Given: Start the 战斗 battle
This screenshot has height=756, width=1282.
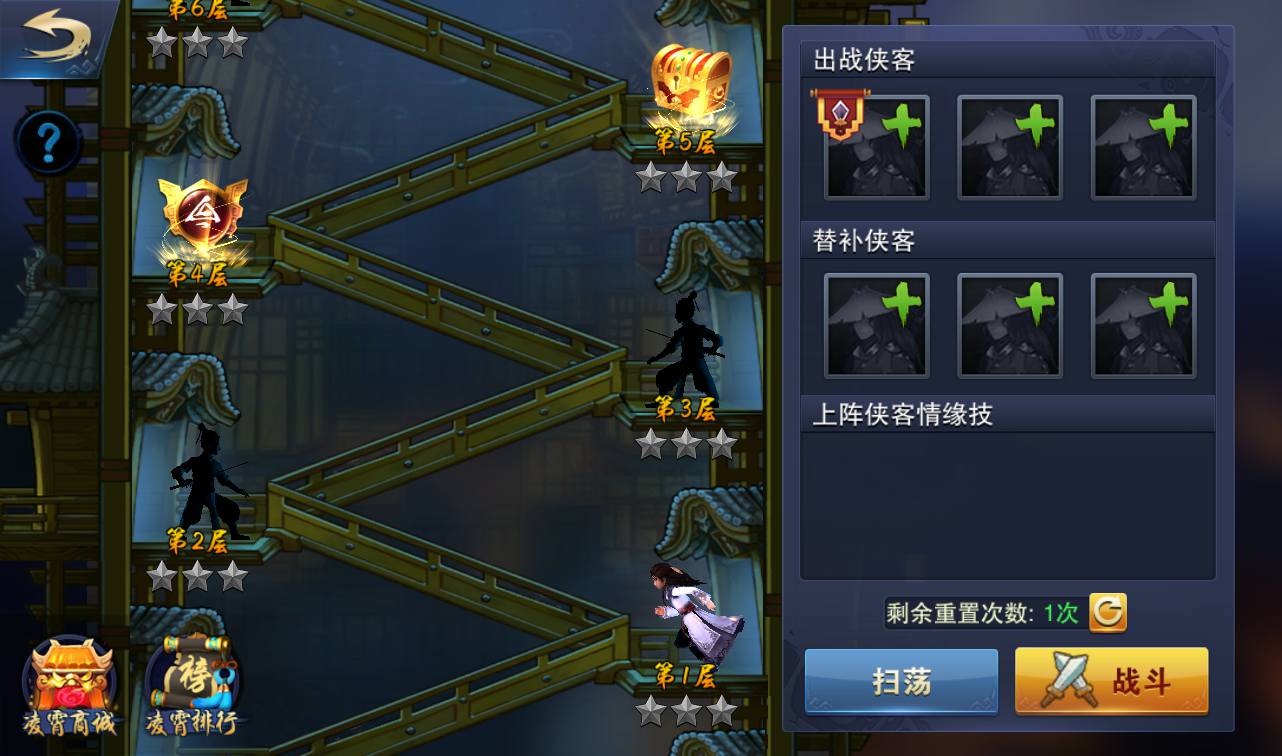Looking at the screenshot, I should tap(1111, 682).
